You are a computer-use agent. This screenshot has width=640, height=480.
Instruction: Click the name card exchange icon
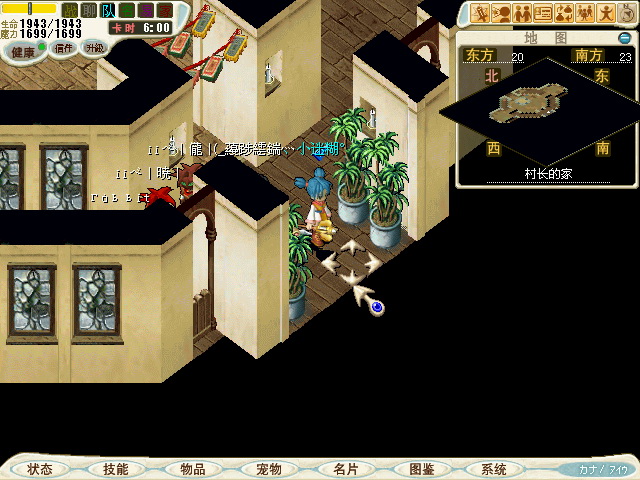click(x=543, y=14)
